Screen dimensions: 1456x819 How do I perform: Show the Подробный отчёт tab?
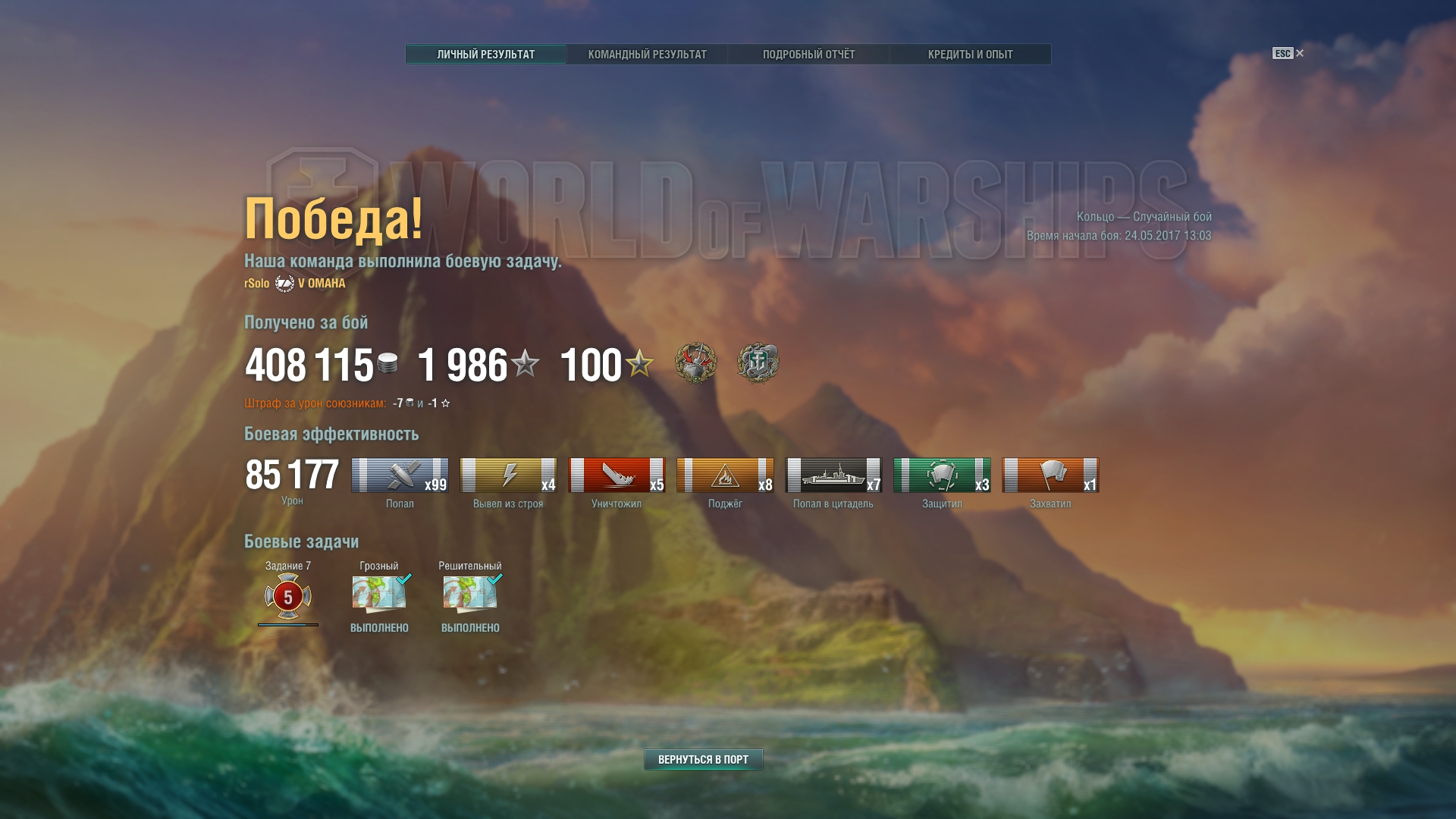click(x=808, y=55)
